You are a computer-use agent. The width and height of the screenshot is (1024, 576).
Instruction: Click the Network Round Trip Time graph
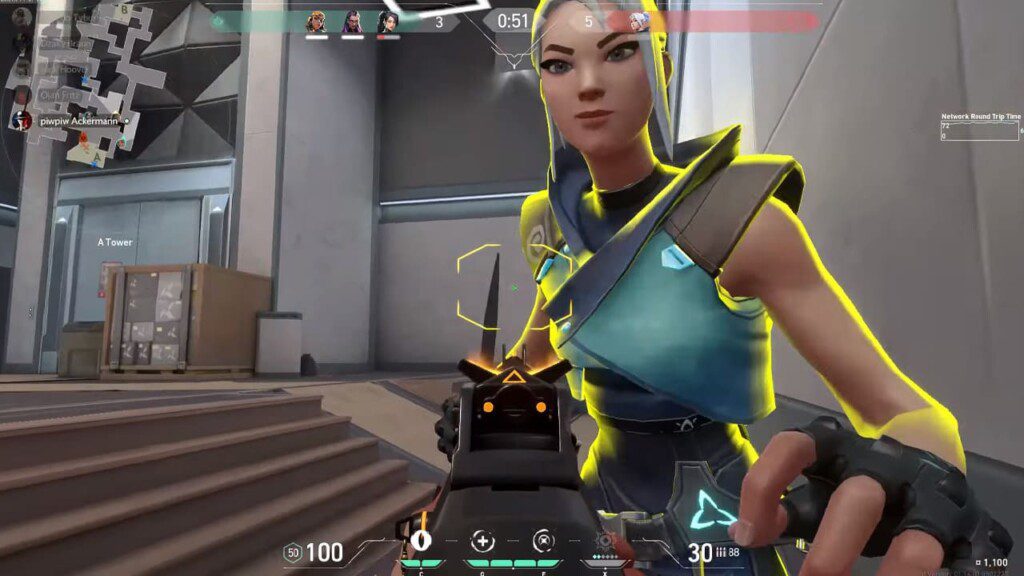pyautogui.click(x=979, y=131)
